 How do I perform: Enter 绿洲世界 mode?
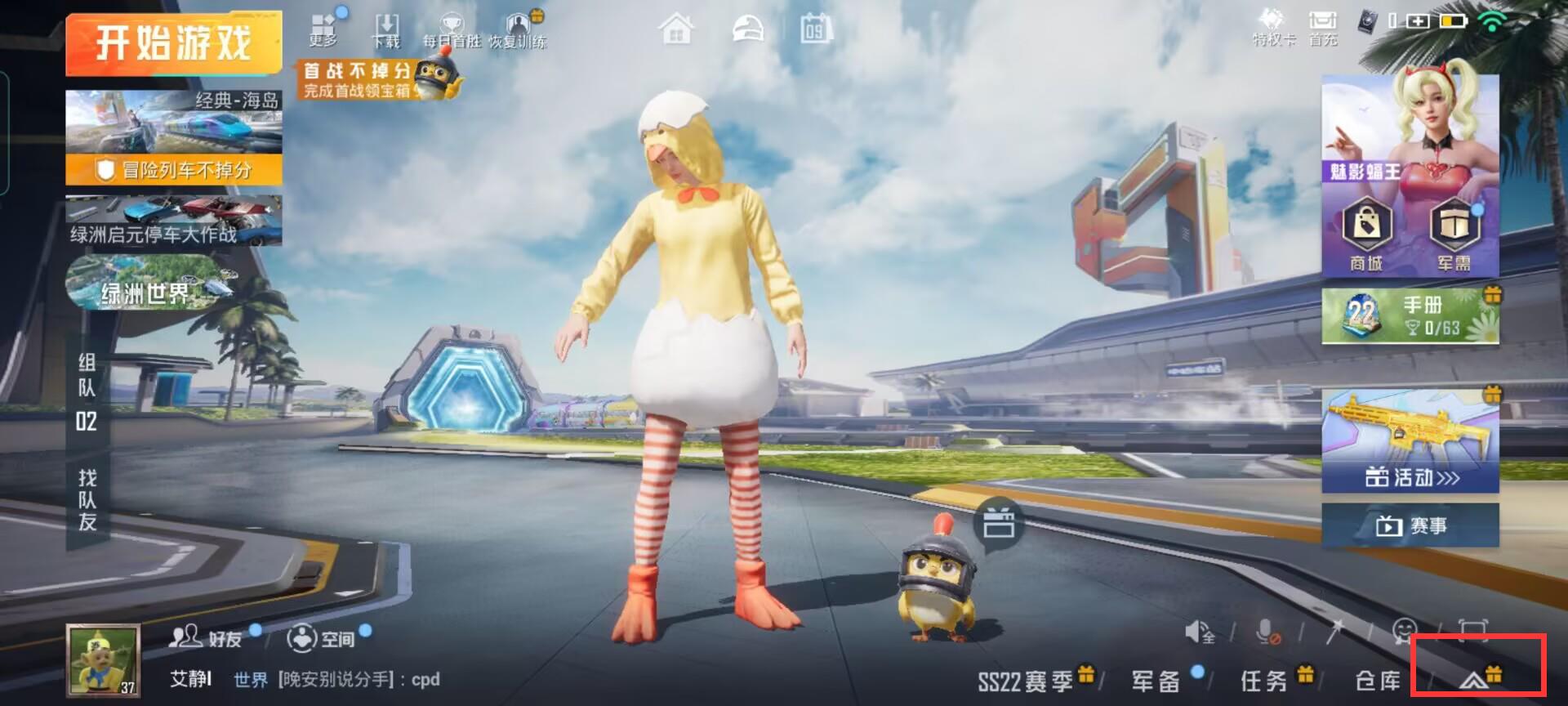[x=147, y=284]
